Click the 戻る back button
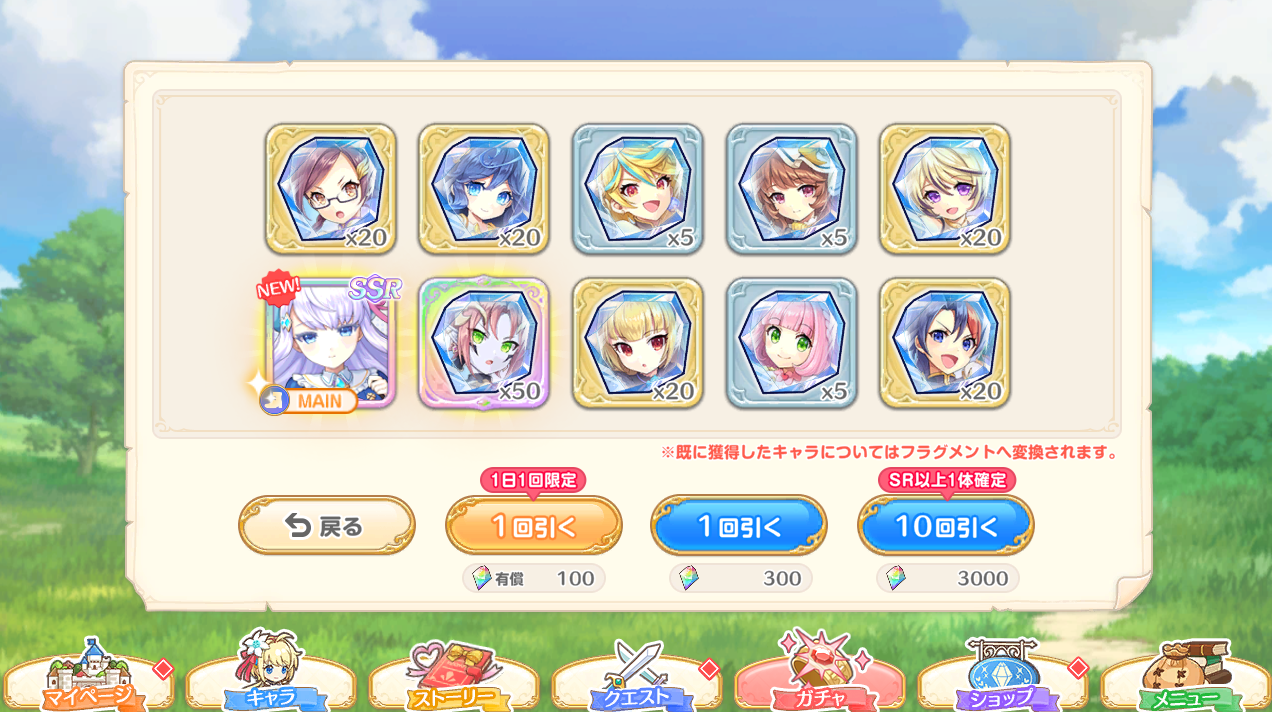 326,526
